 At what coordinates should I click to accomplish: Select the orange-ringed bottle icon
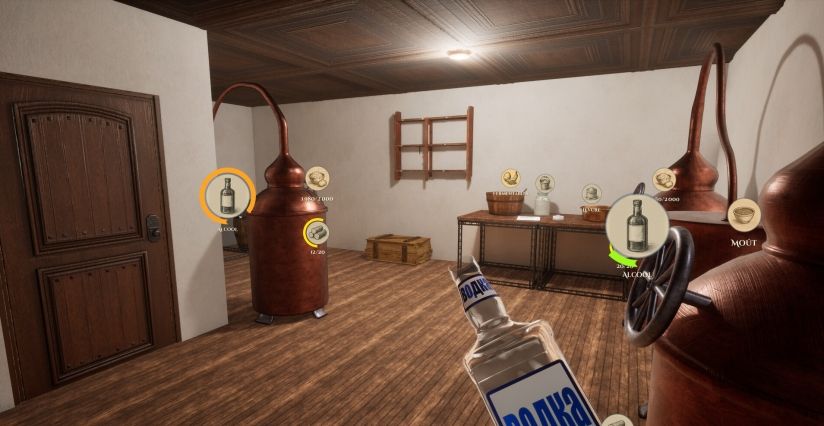click(x=228, y=194)
